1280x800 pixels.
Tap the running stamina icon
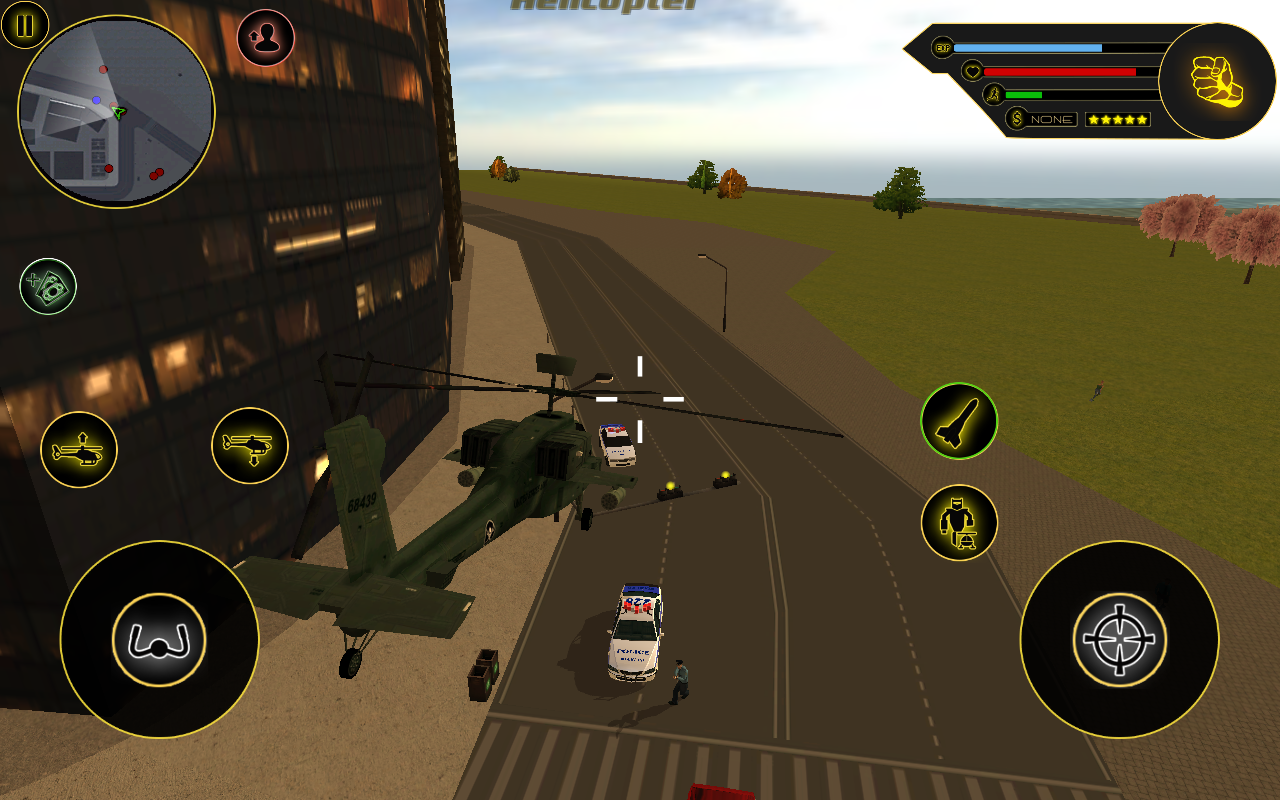point(992,95)
